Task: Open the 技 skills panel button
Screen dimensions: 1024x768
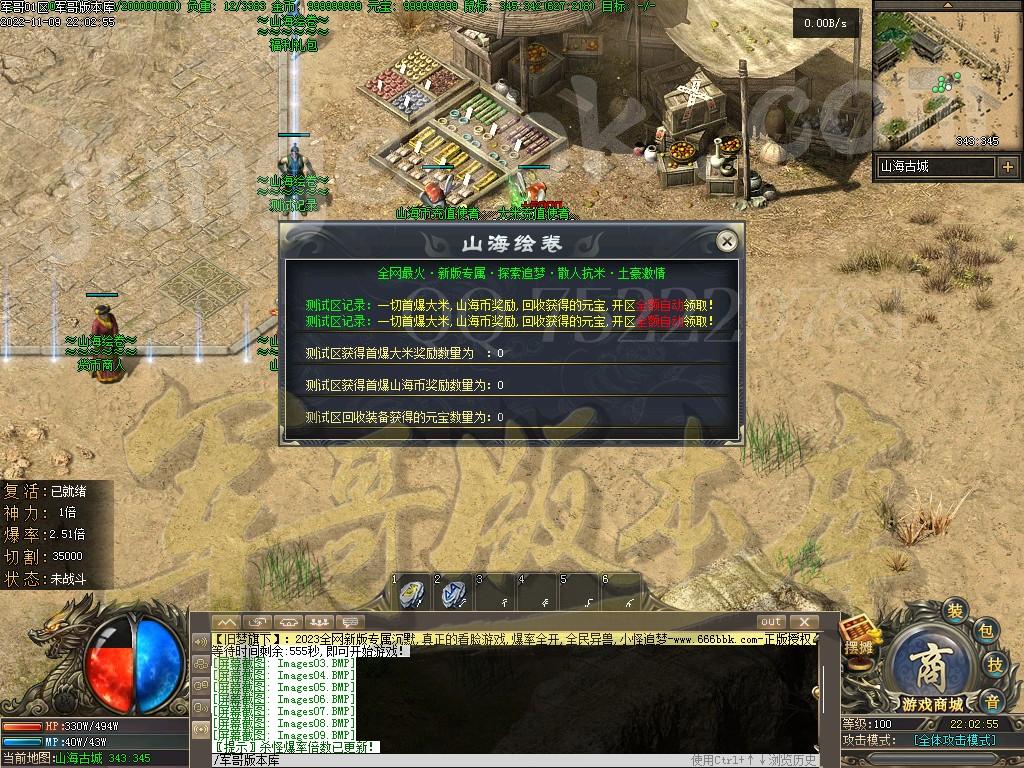Action: pos(995,664)
